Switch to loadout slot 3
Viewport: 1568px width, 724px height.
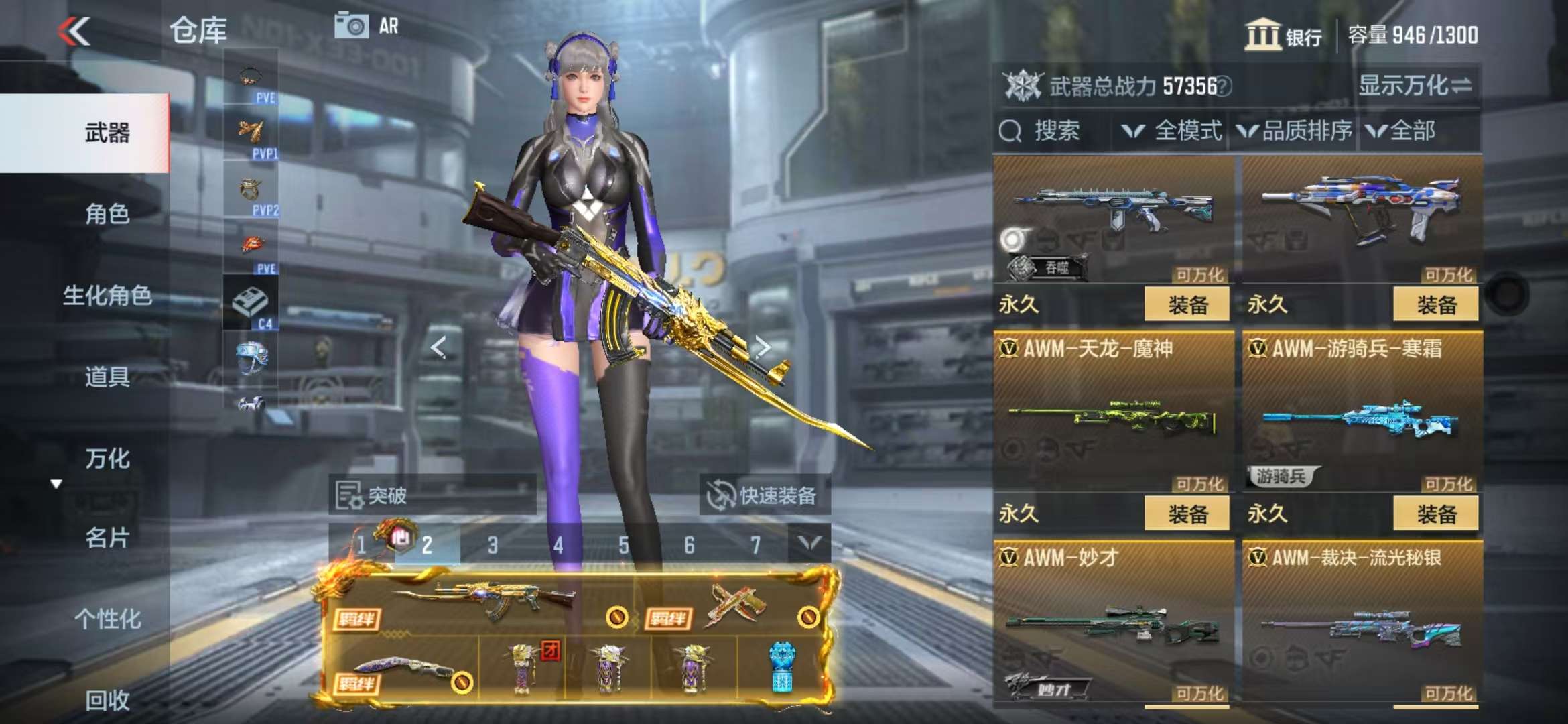[x=493, y=545]
